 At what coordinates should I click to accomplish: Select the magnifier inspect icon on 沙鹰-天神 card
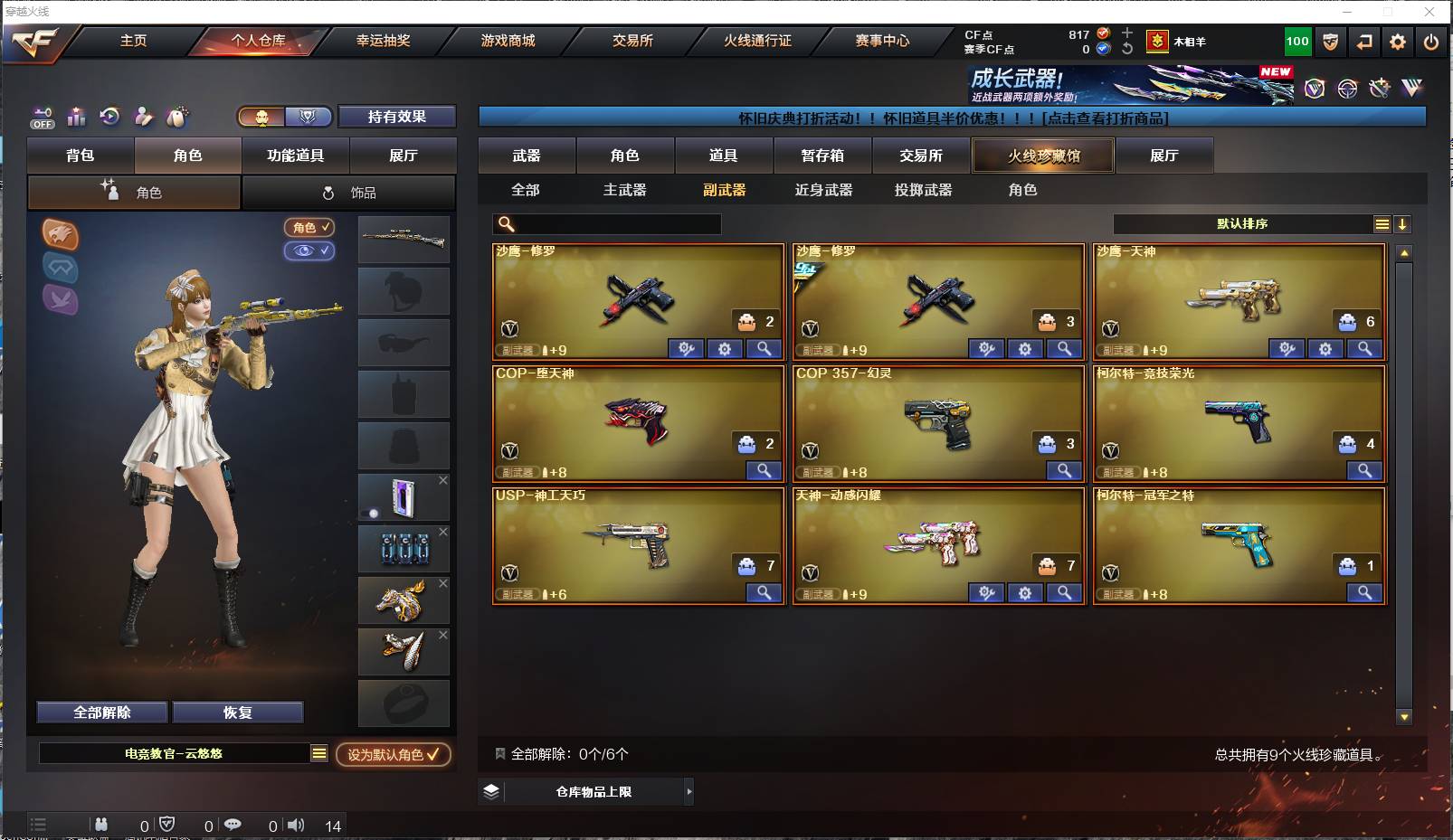[1365, 348]
